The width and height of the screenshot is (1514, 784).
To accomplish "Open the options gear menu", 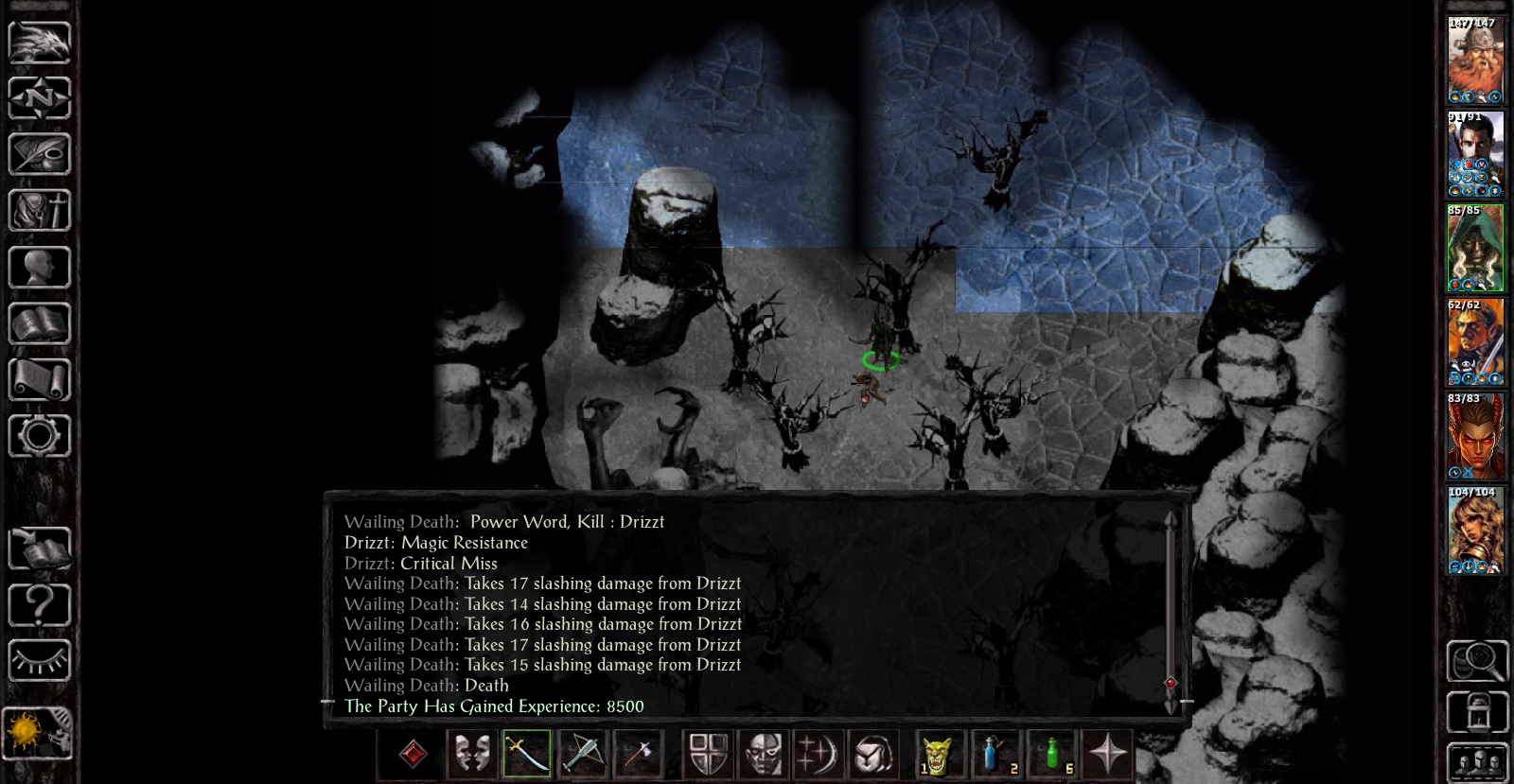I will (39, 436).
